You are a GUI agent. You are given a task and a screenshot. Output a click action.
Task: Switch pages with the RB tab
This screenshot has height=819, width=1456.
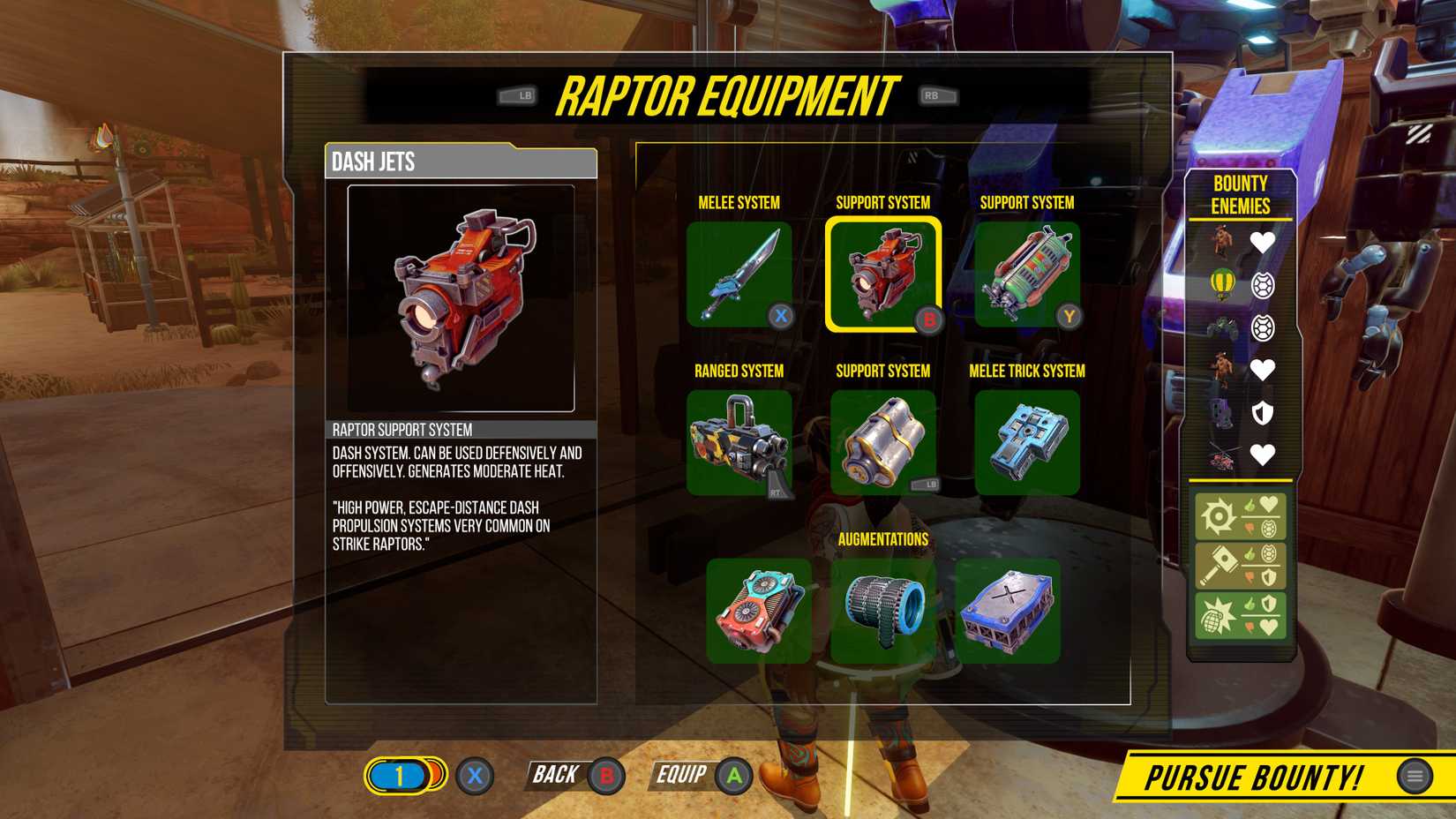pyautogui.click(x=937, y=94)
